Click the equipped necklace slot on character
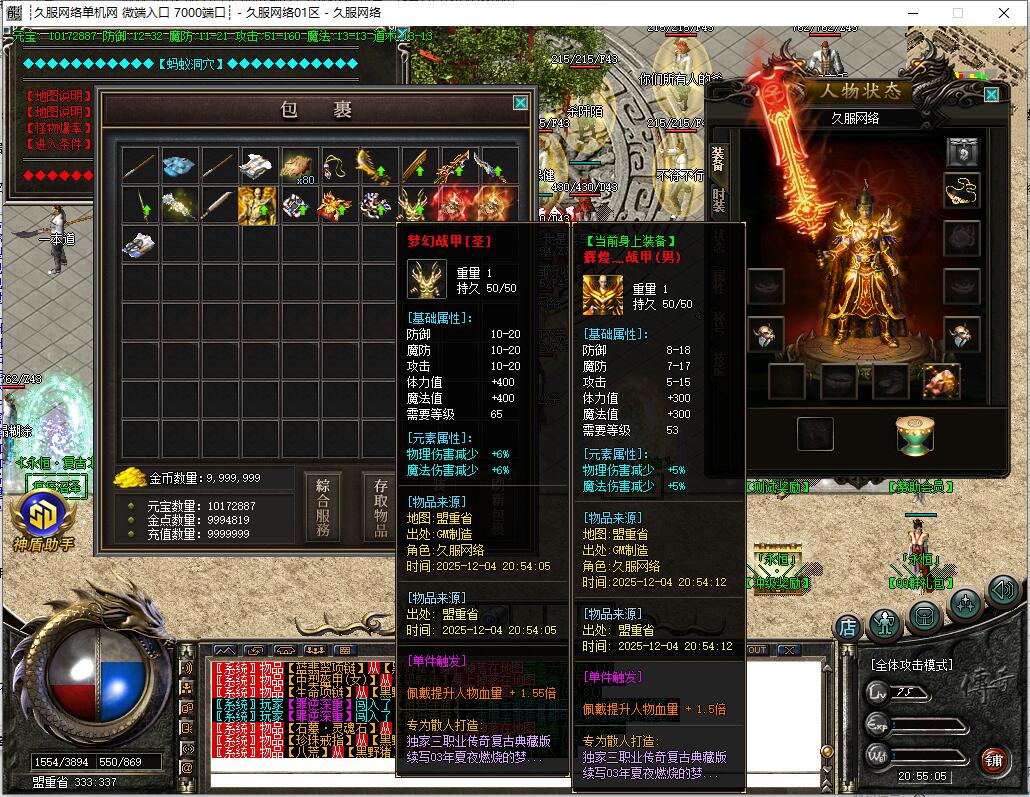 click(x=962, y=190)
